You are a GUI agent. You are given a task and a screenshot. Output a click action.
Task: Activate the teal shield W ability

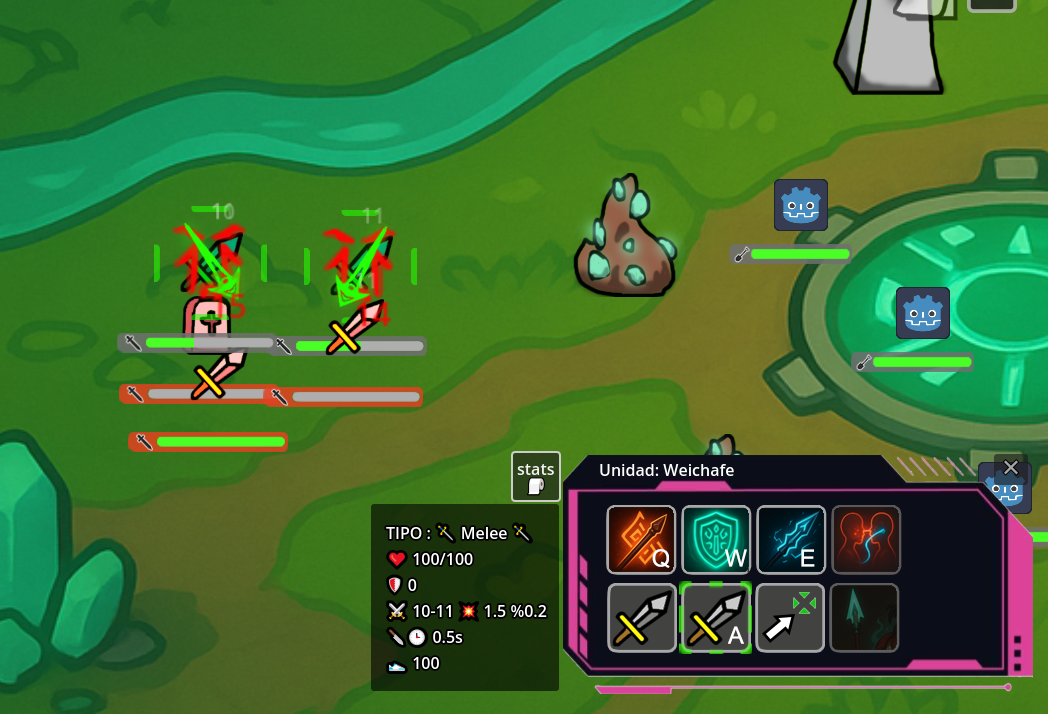coord(716,540)
